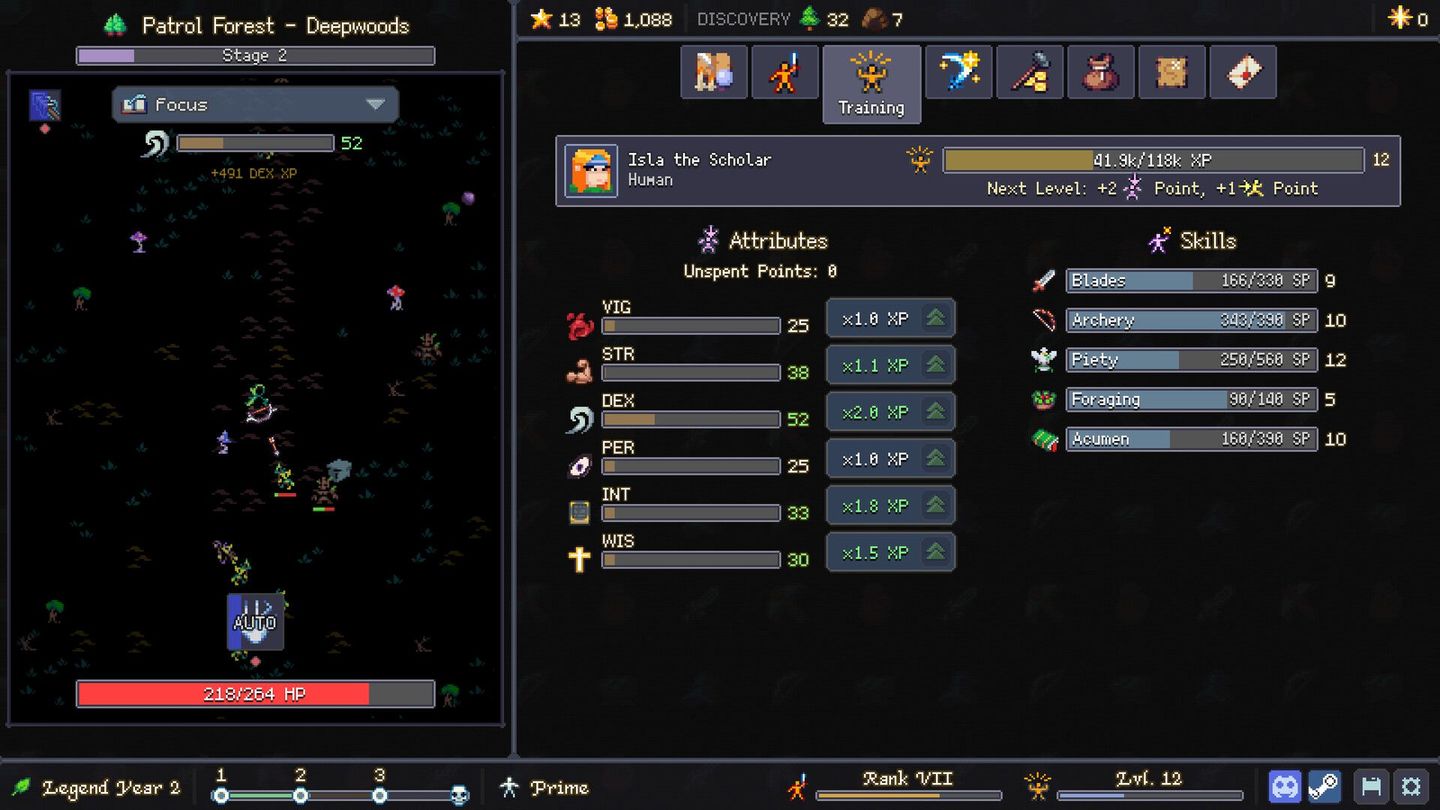Open the letter/quest tab icon
1440x810 pixels.
1242,71
